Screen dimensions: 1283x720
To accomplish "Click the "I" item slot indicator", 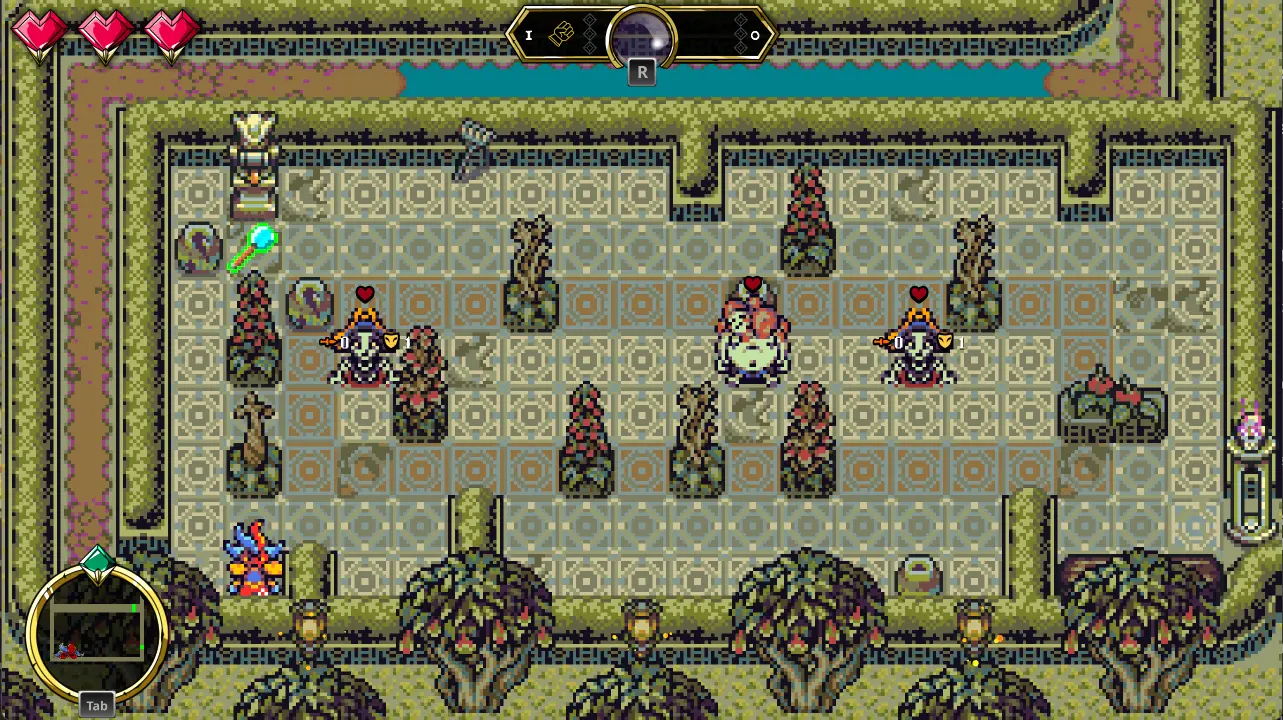I will tap(528, 35).
